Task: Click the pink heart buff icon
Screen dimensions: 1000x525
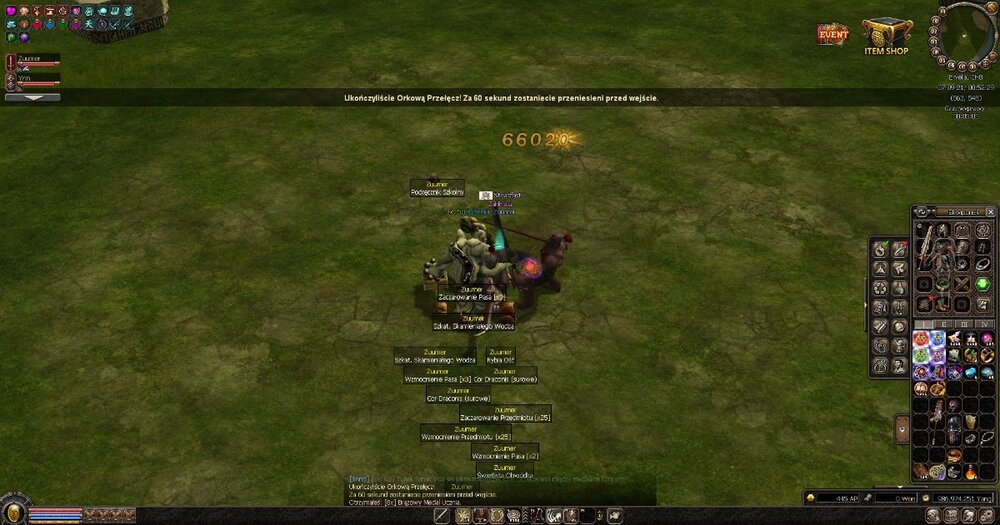Action: click(x=11, y=11)
